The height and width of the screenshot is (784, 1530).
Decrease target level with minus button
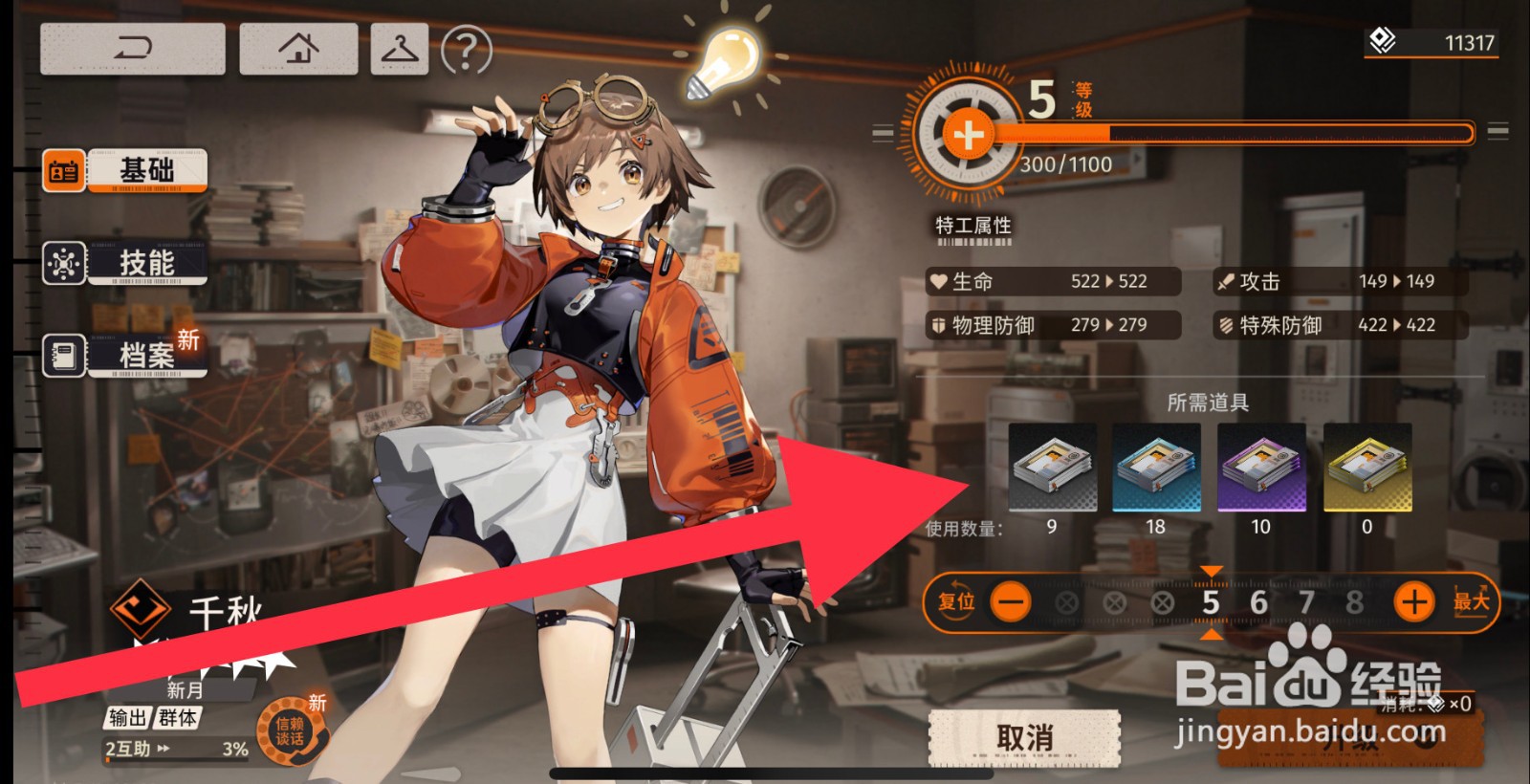click(1011, 602)
